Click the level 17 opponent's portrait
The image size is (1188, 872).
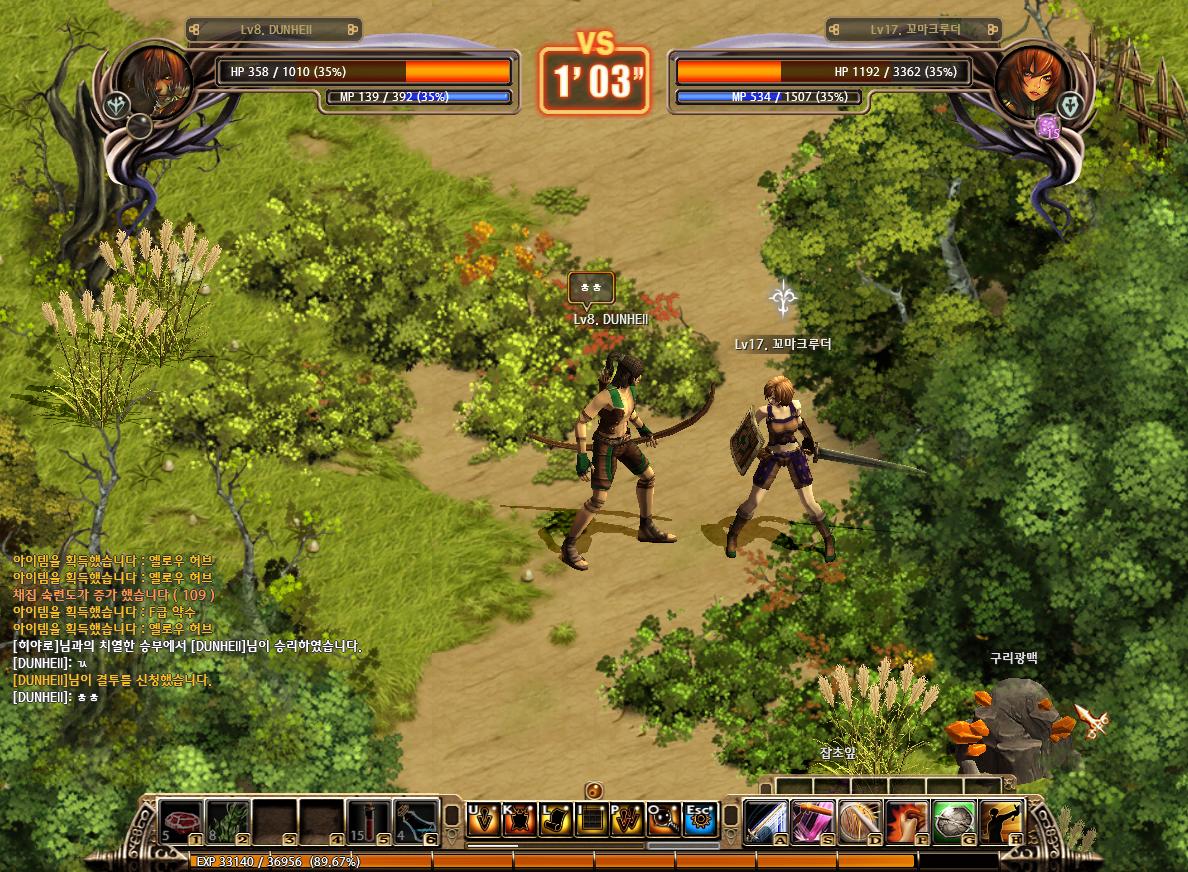click(1032, 80)
